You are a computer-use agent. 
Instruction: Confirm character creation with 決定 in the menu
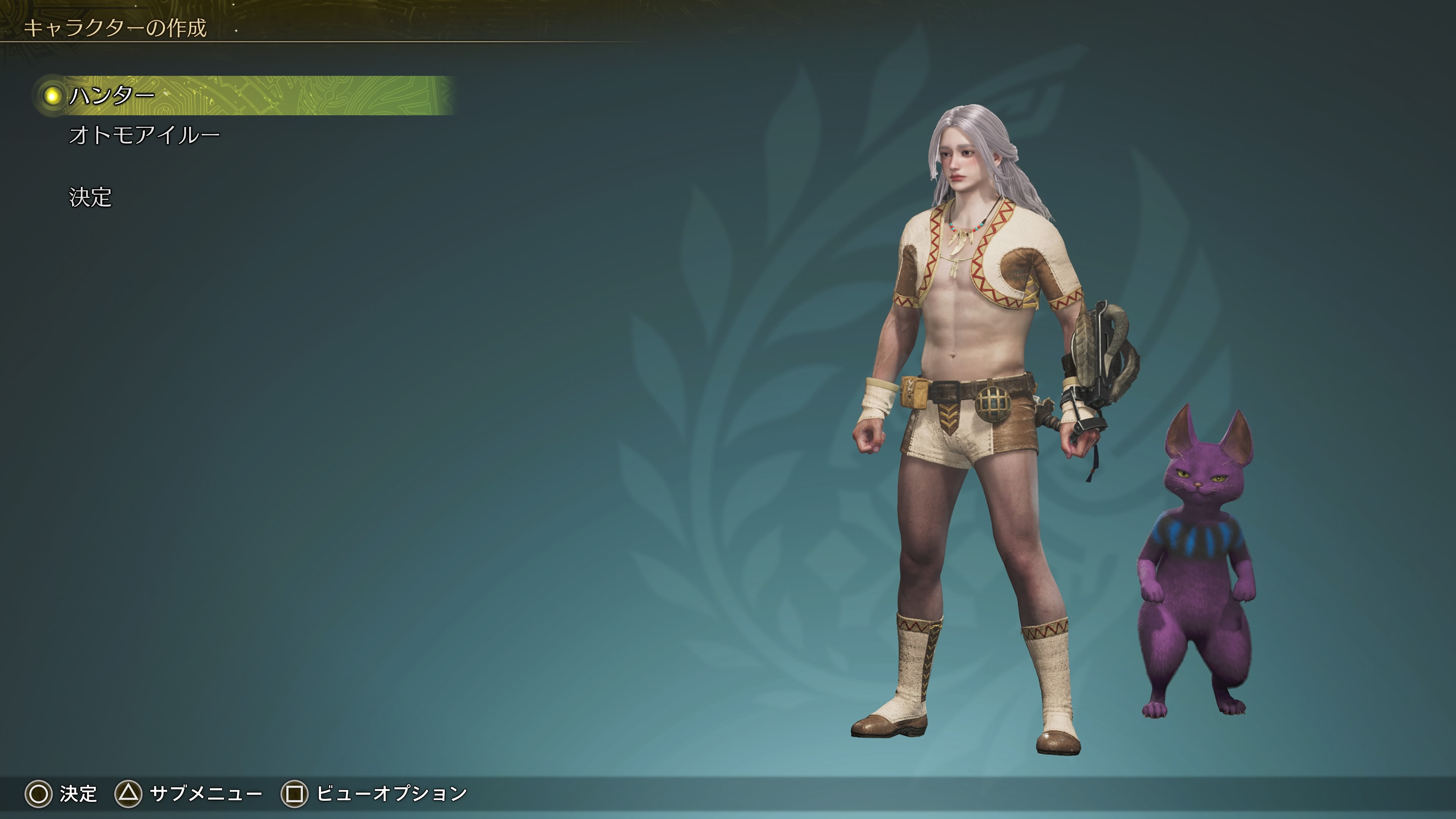(x=91, y=197)
